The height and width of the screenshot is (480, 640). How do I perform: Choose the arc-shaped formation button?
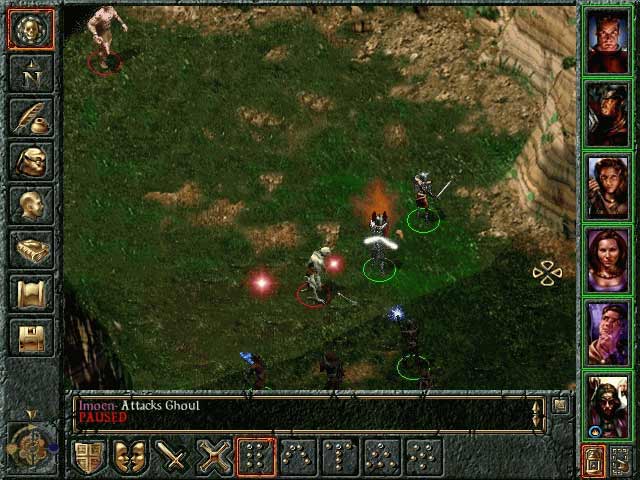coord(297,456)
